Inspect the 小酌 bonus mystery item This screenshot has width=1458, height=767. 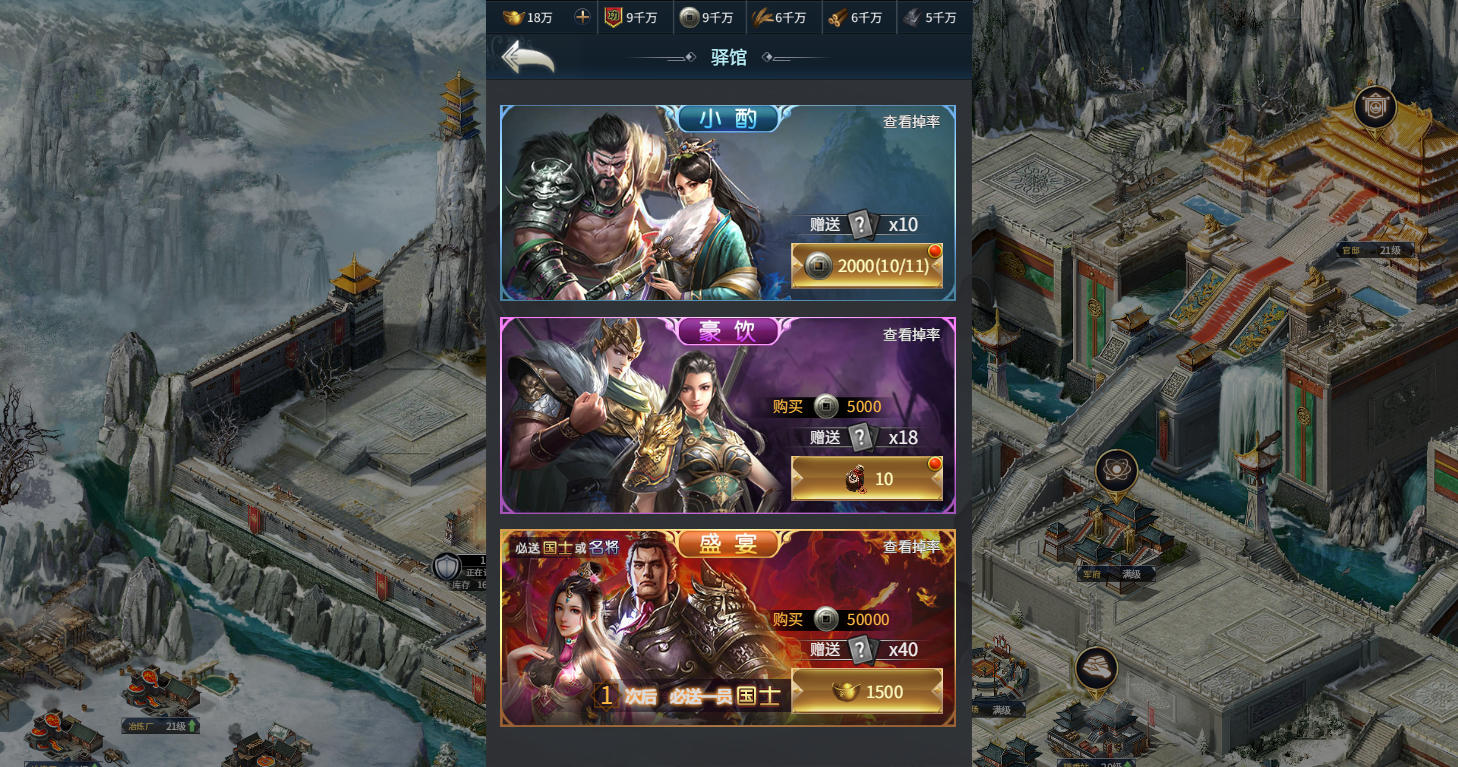861,224
